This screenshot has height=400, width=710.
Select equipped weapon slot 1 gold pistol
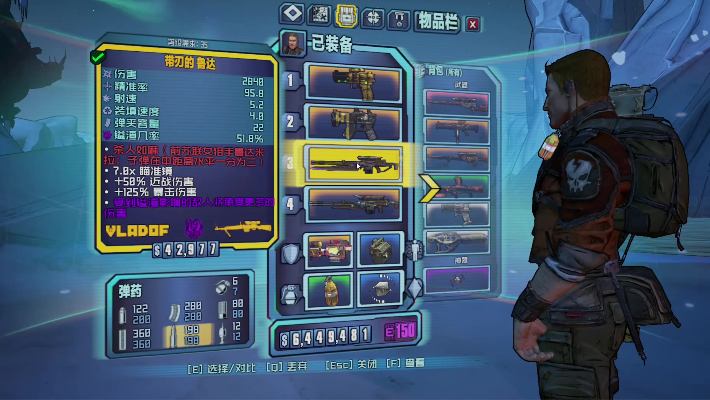[354, 81]
